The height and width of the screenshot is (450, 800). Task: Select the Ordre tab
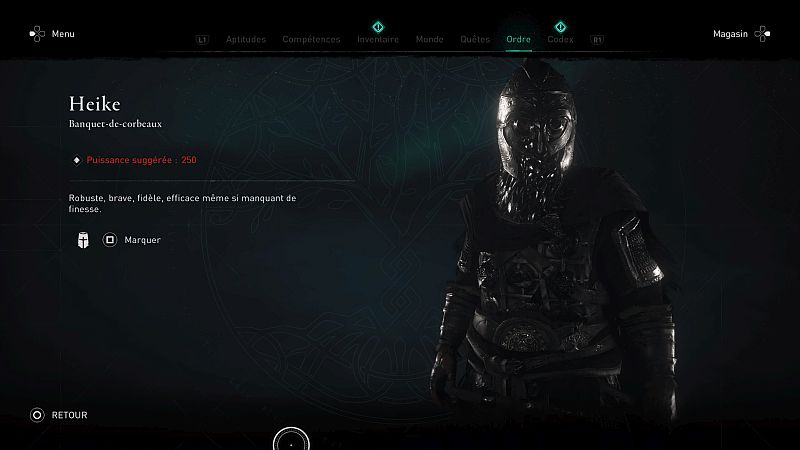pyautogui.click(x=519, y=40)
